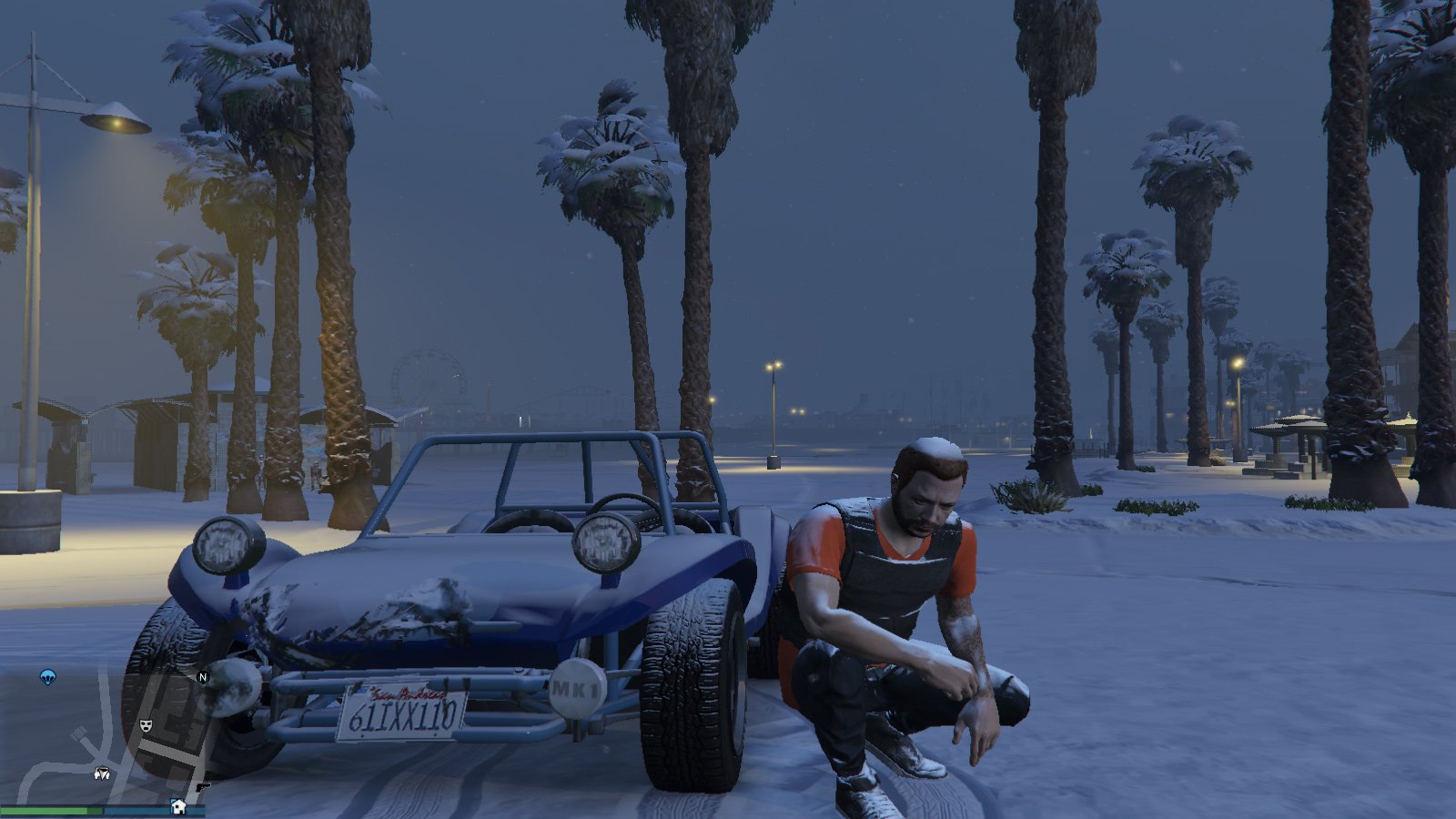Screen dimensions: 1456x819
Task: Click the north compass marker on the minimap
Action: (203, 677)
